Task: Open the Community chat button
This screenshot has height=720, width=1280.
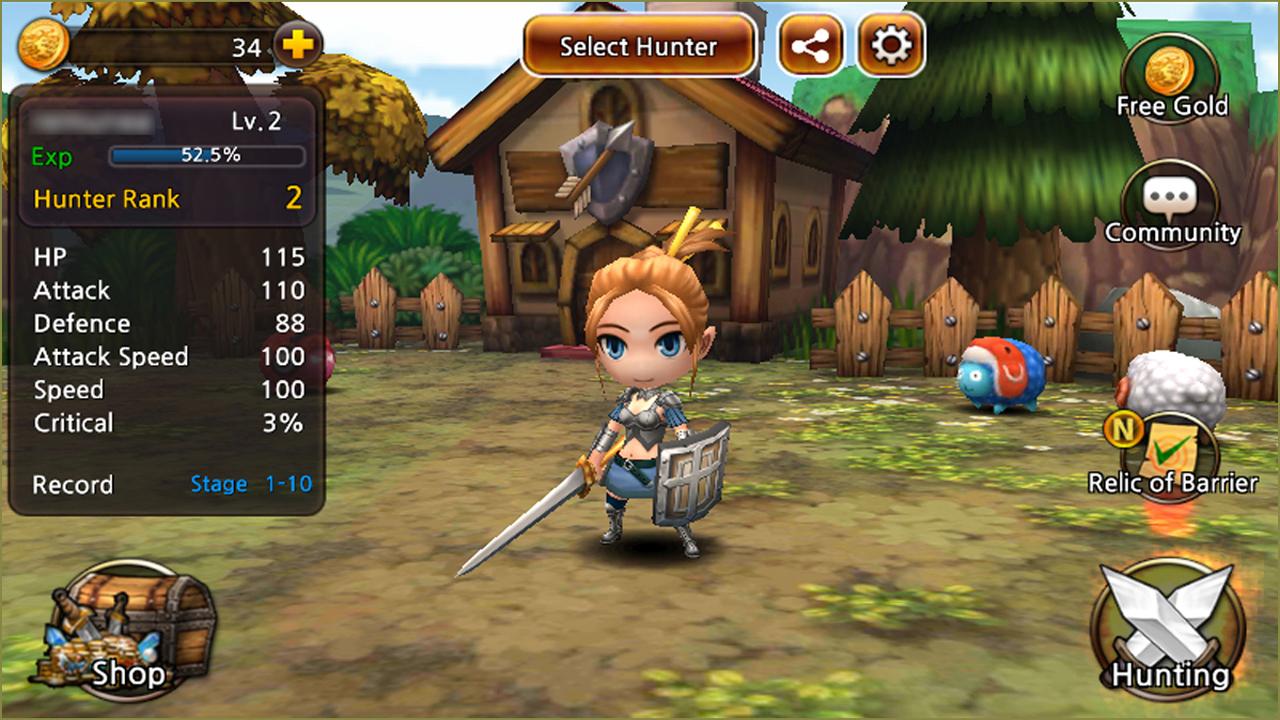Action: point(1171,207)
